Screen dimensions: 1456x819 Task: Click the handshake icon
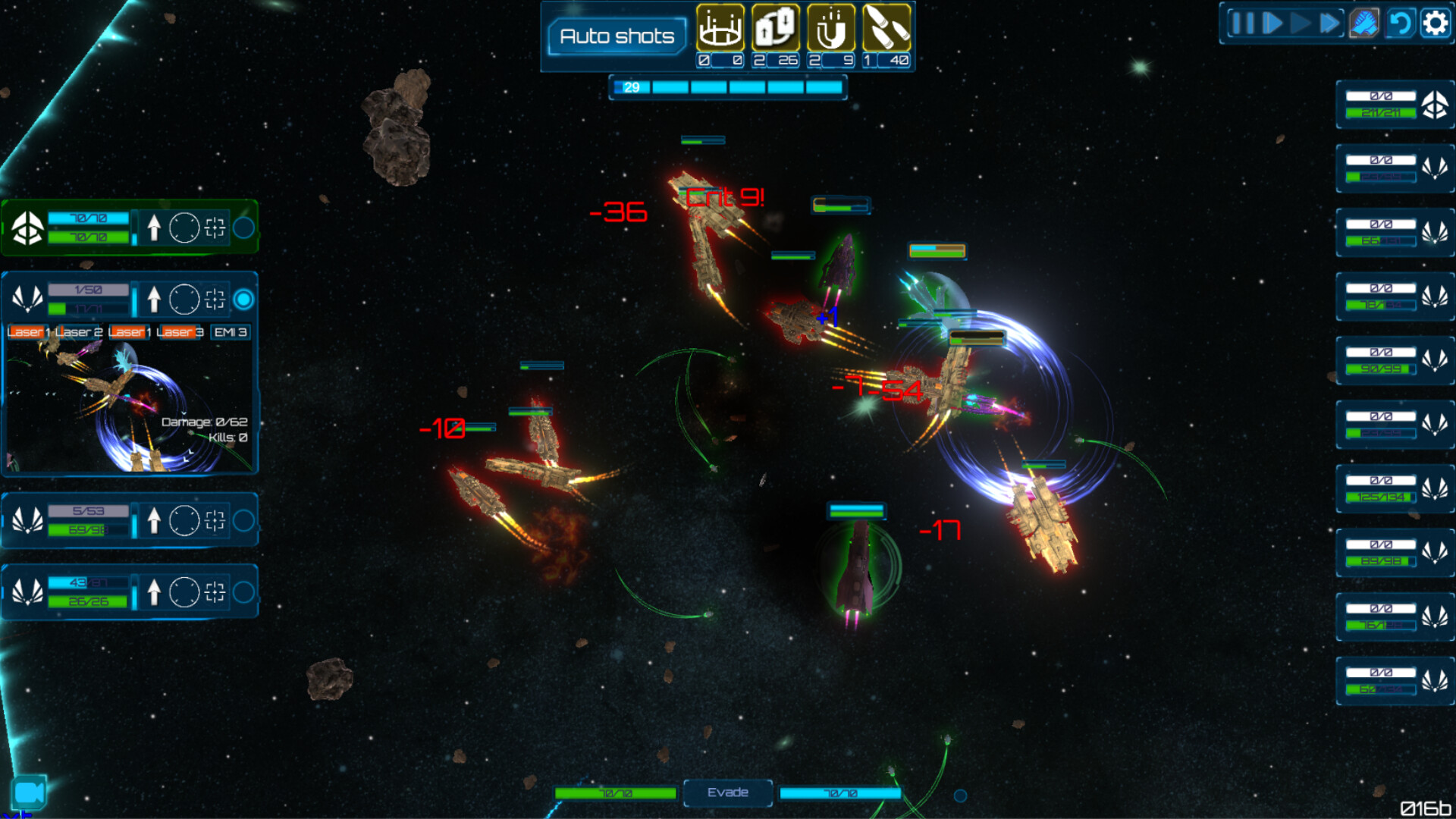point(1363,24)
